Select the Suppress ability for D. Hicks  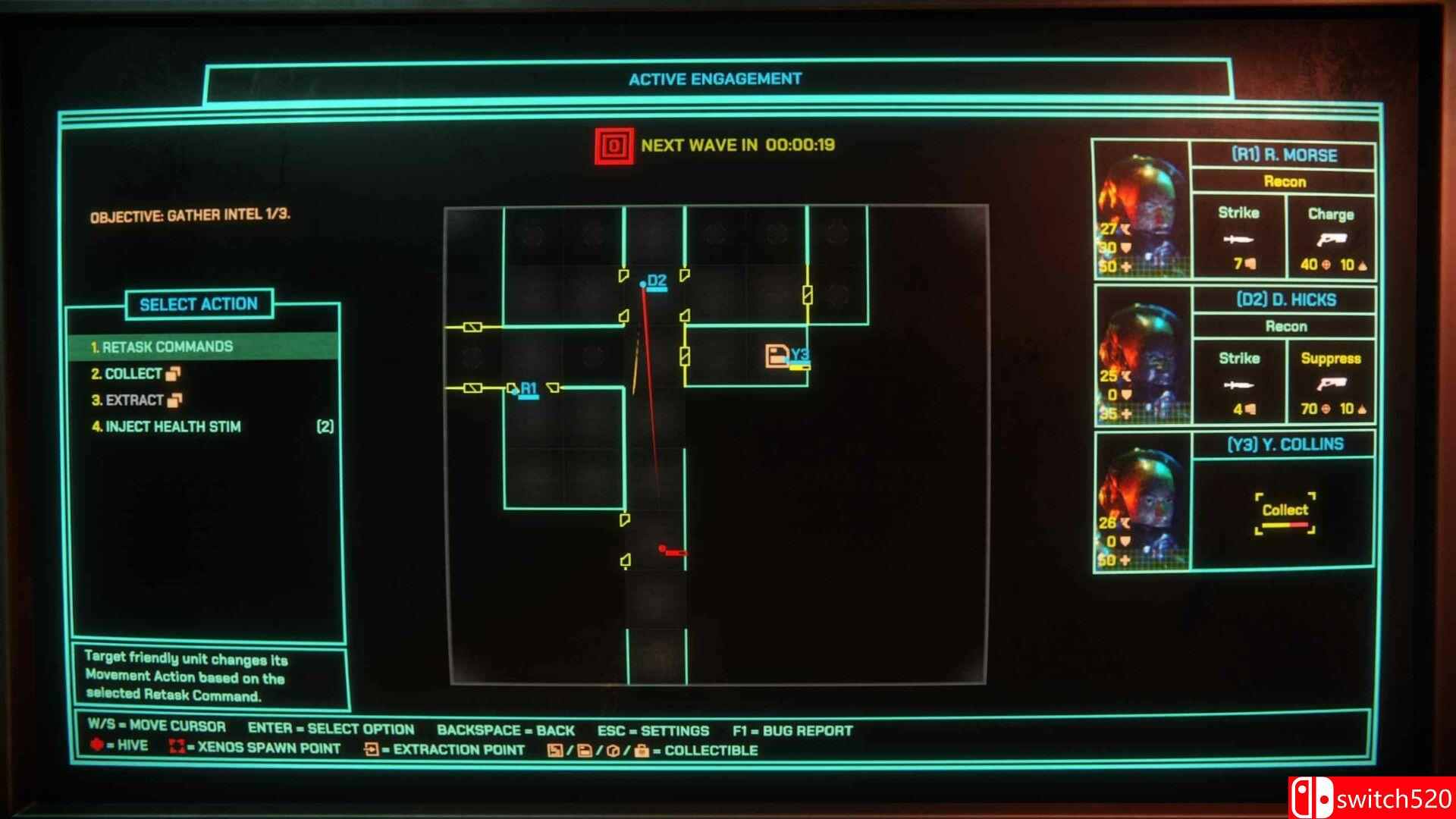[1331, 383]
